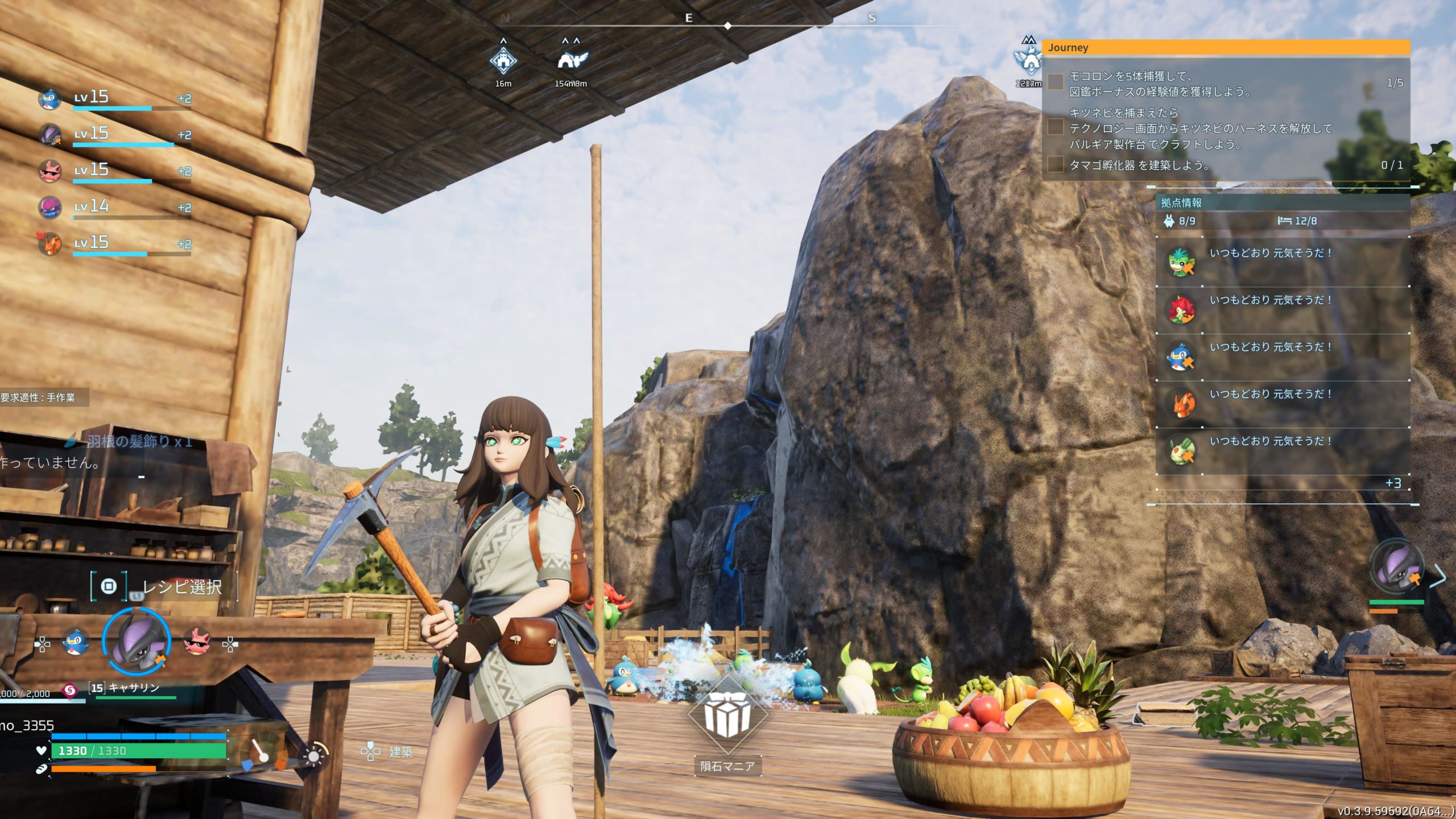
Task: Switch to the penguin pal in bottom selector
Action: click(75, 643)
